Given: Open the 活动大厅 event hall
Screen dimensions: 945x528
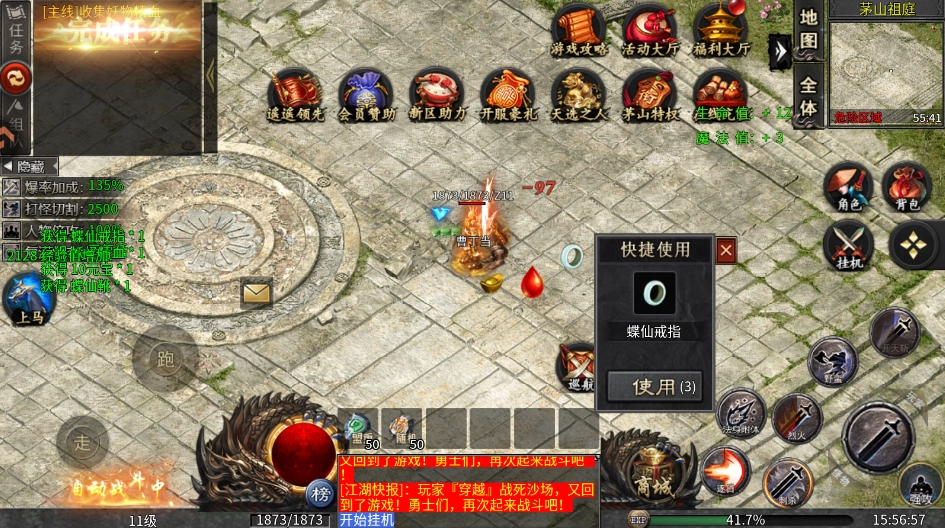Looking at the screenshot, I should pos(648,29).
